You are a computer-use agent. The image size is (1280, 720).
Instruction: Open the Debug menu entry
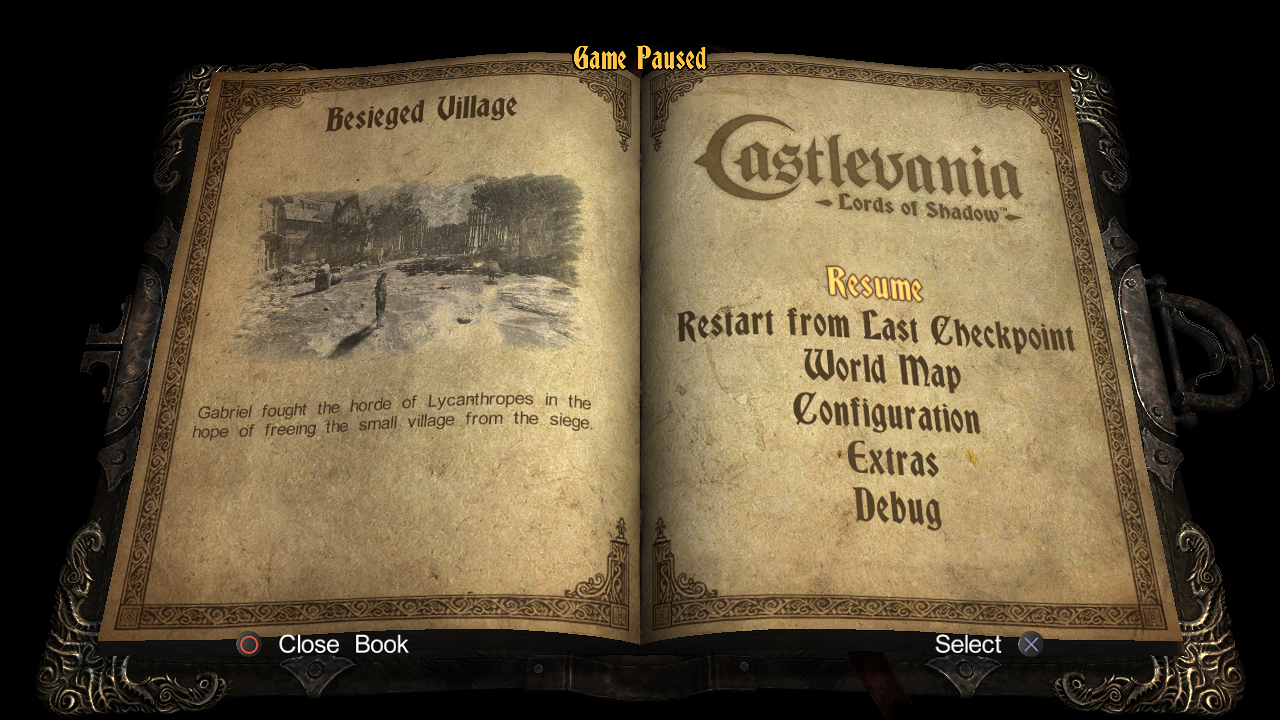pyautogui.click(x=897, y=506)
